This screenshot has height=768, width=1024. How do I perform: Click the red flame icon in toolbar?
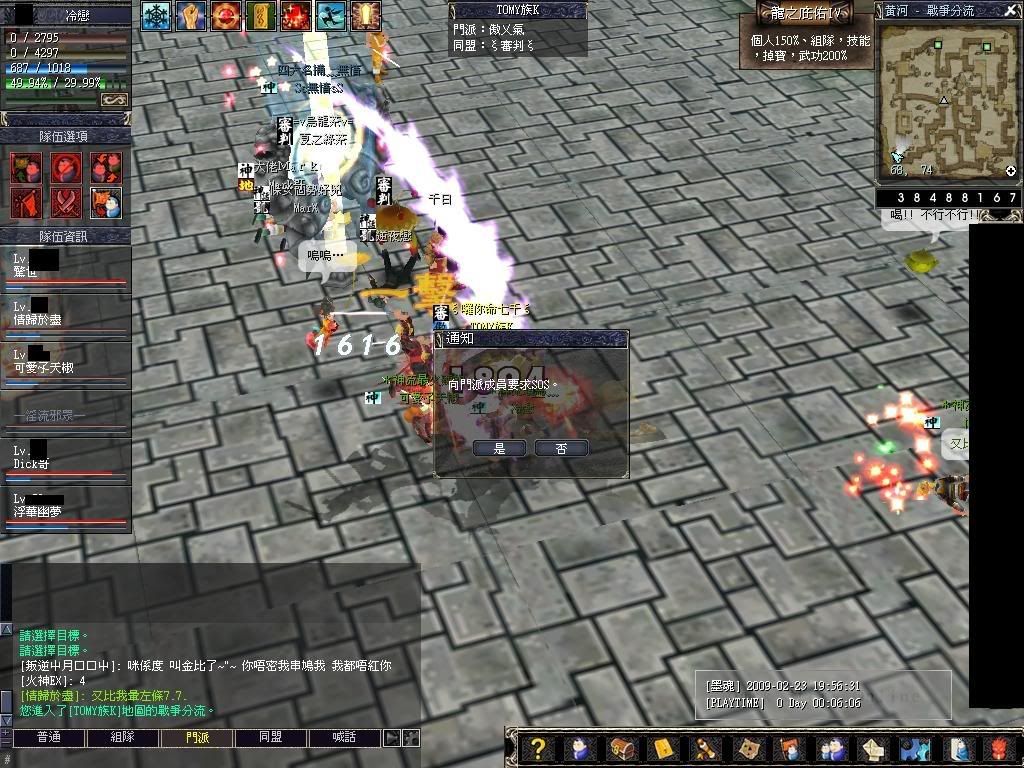(1001, 749)
